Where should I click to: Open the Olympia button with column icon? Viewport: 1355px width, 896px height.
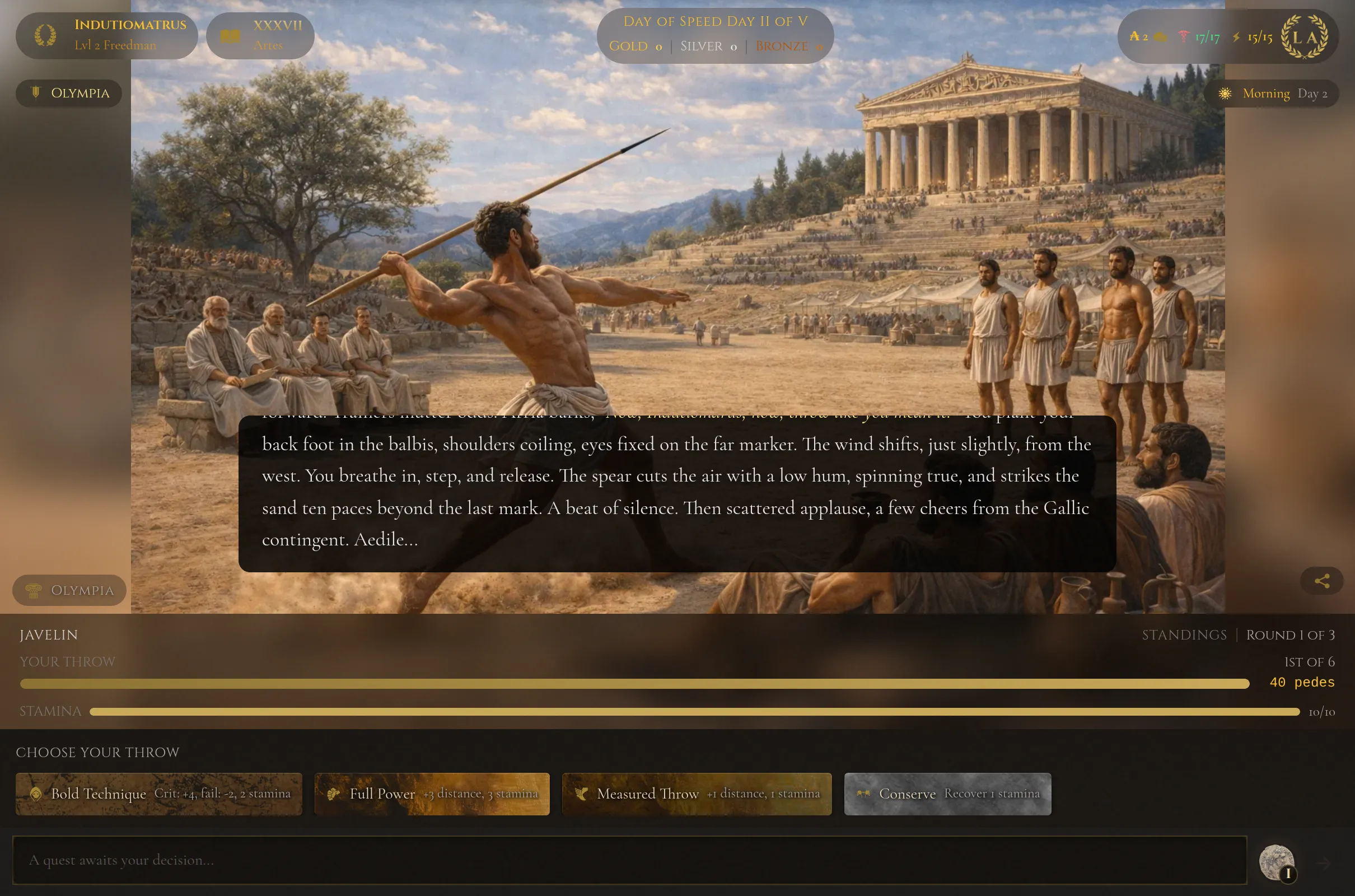[69, 590]
